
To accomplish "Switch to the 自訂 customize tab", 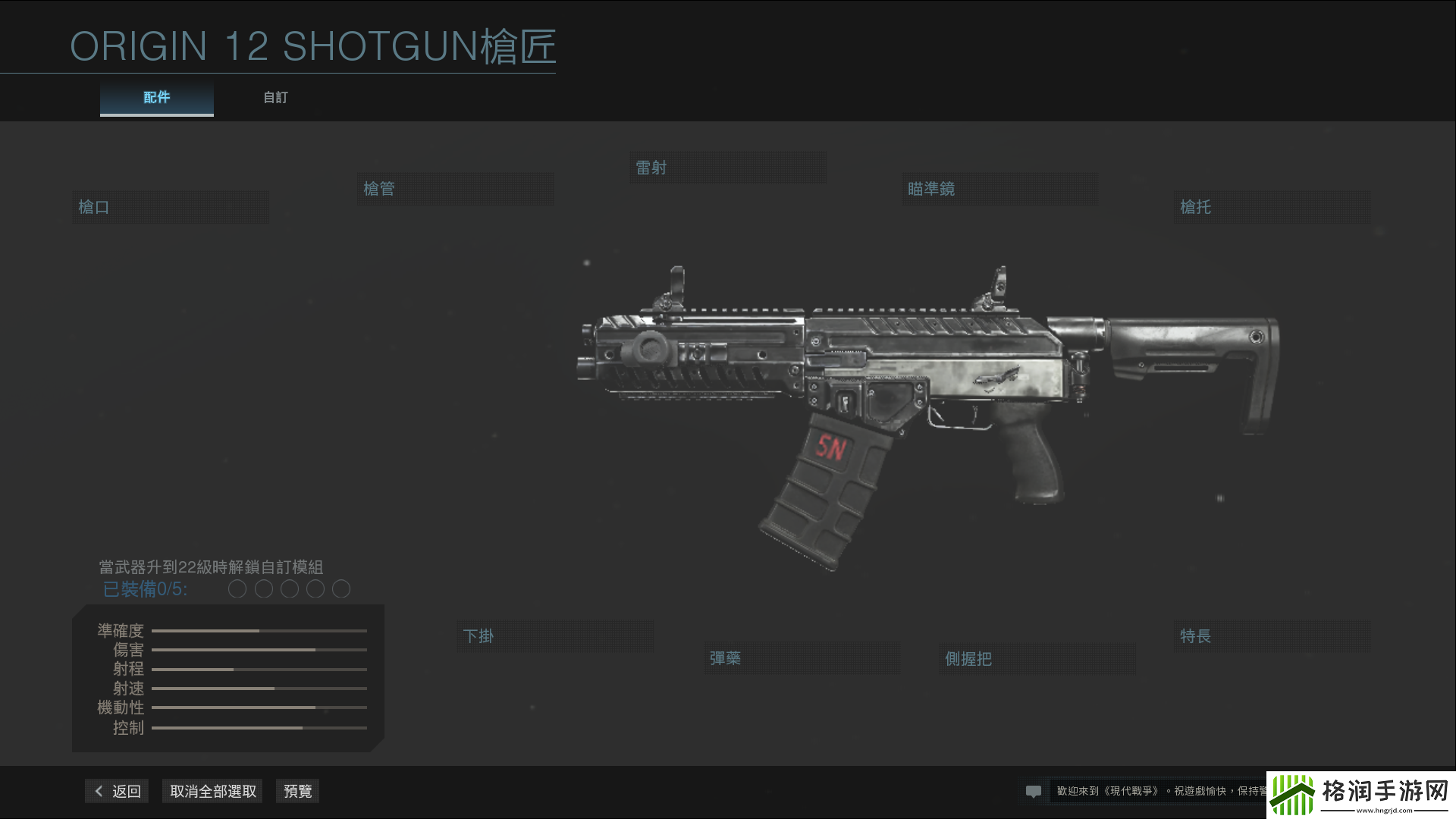I will [x=275, y=97].
